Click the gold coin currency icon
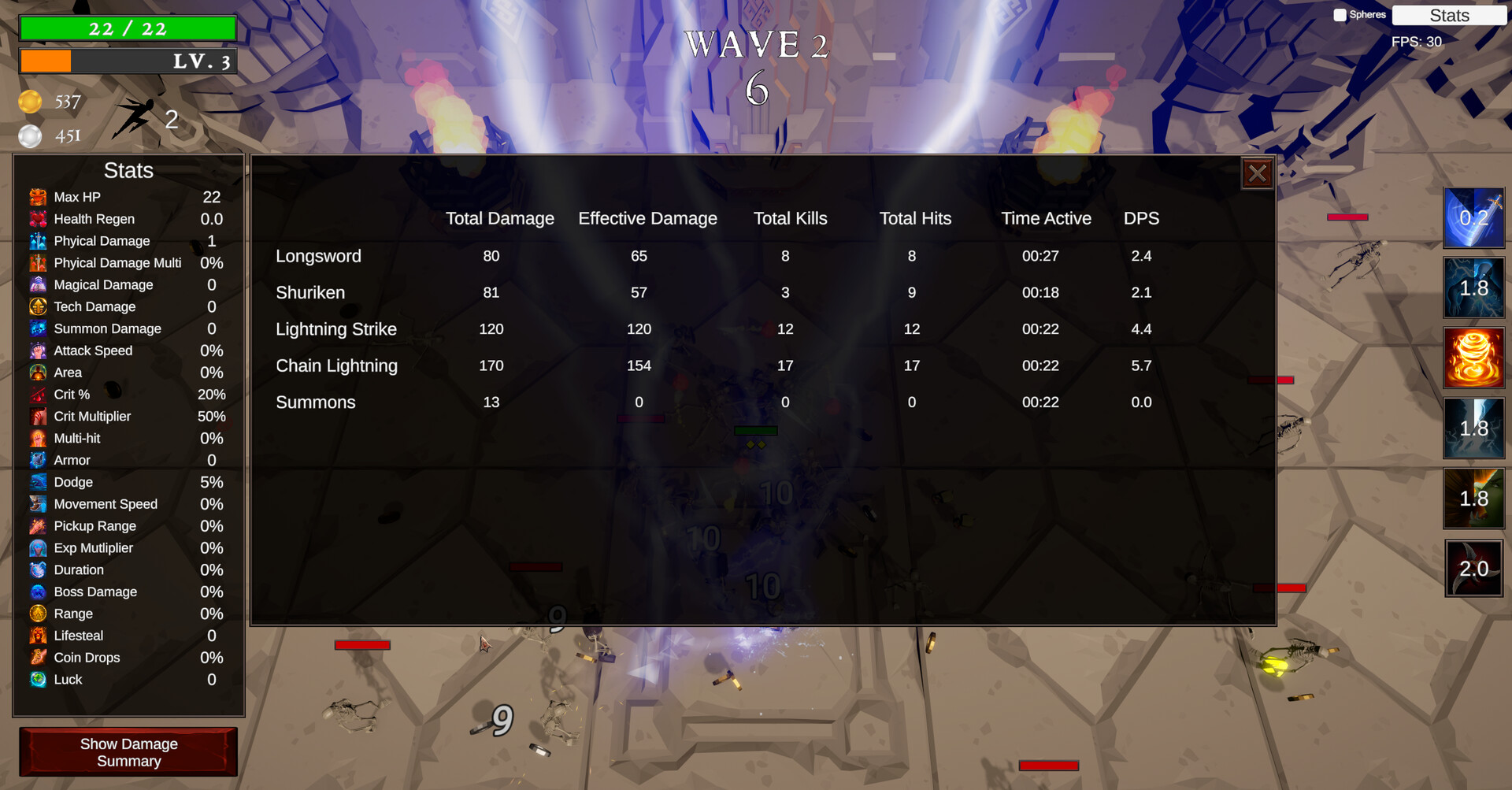Viewport: 1512px width, 790px height. click(31, 102)
